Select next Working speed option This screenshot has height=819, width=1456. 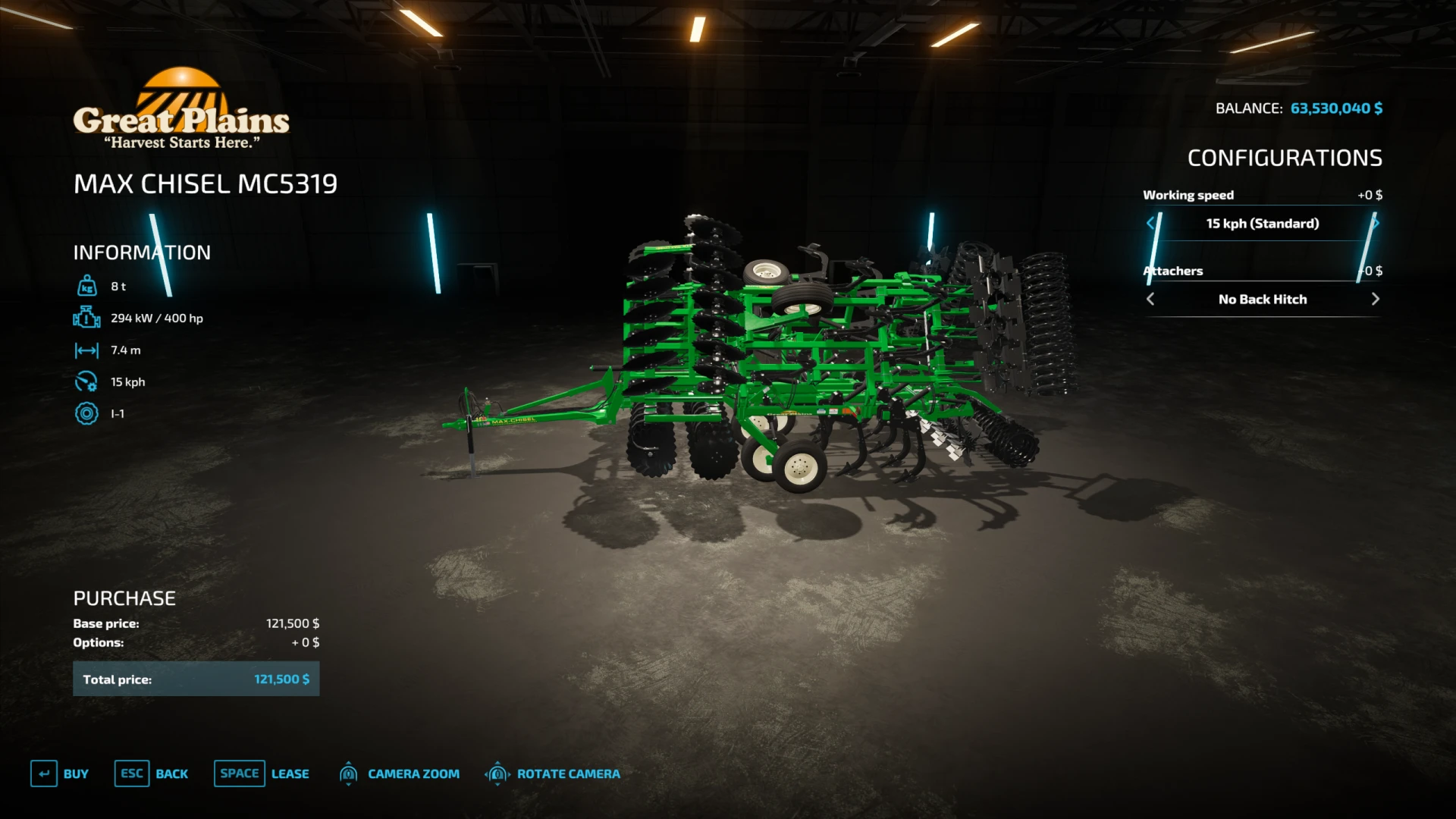coord(1375,224)
